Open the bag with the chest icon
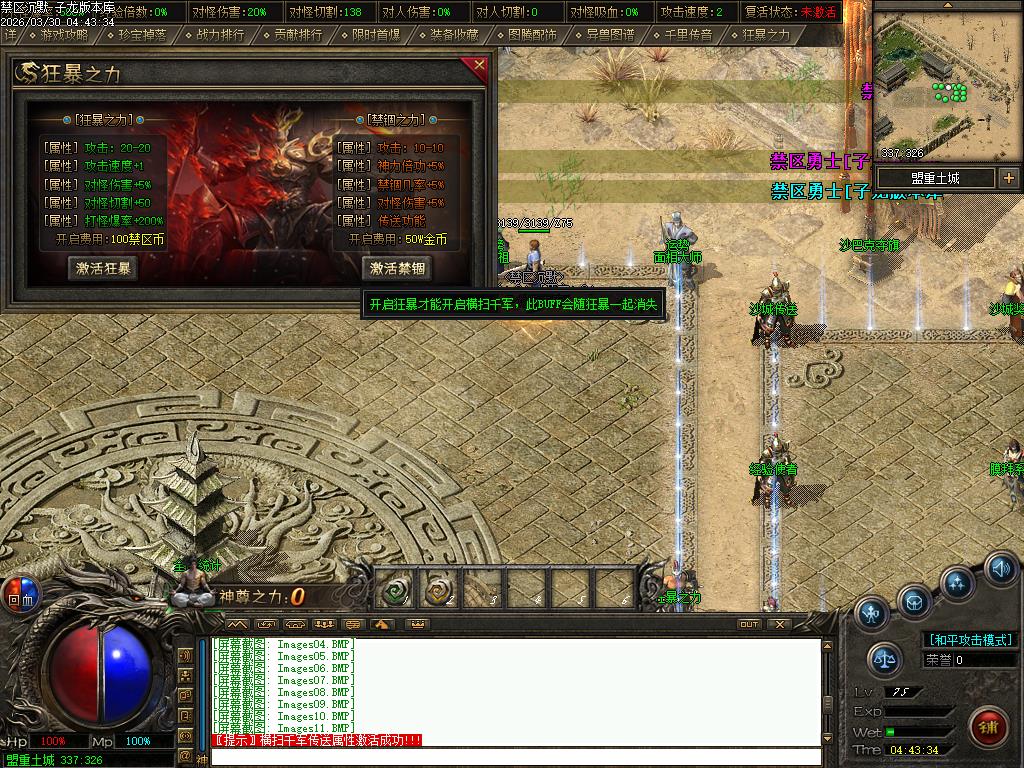Viewport: 1024px width, 768px height. 914,602
